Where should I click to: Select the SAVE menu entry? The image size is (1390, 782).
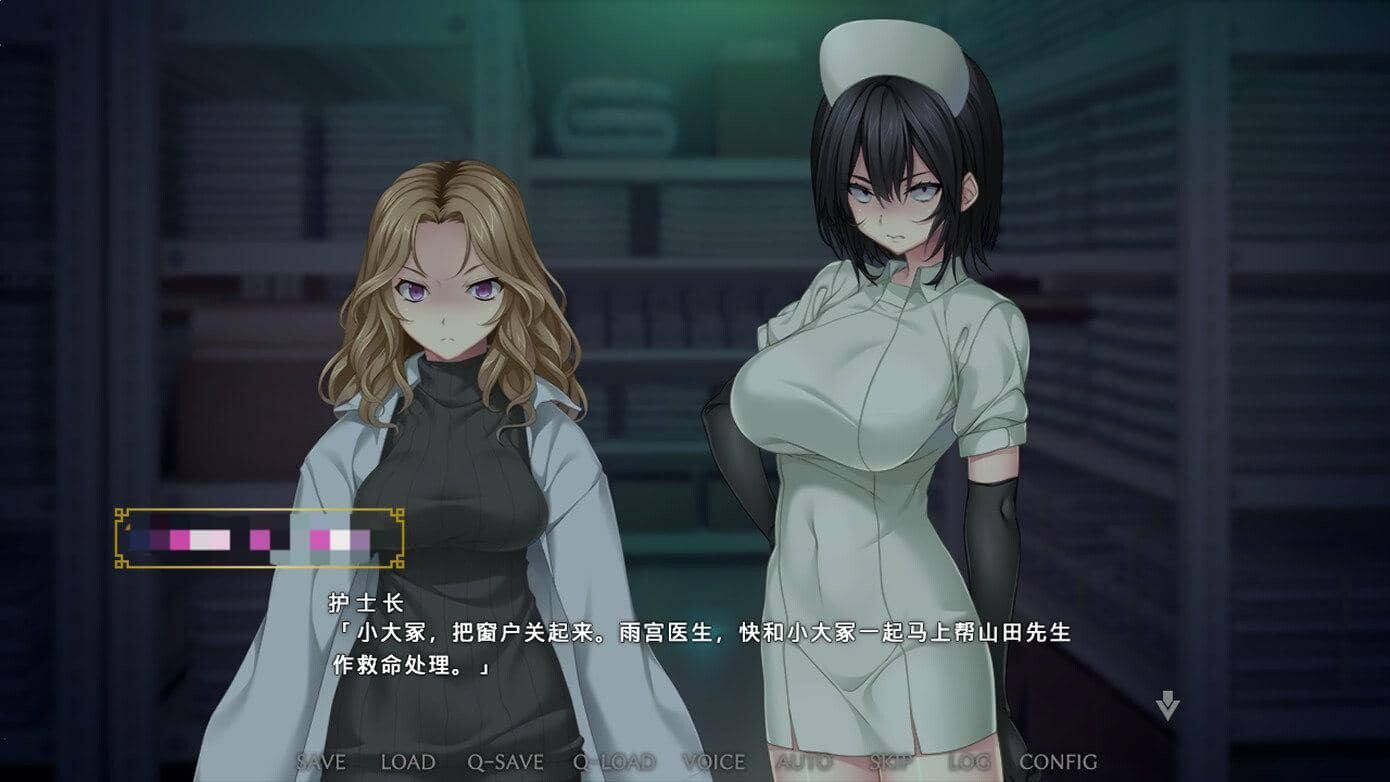pyautogui.click(x=320, y=762)
